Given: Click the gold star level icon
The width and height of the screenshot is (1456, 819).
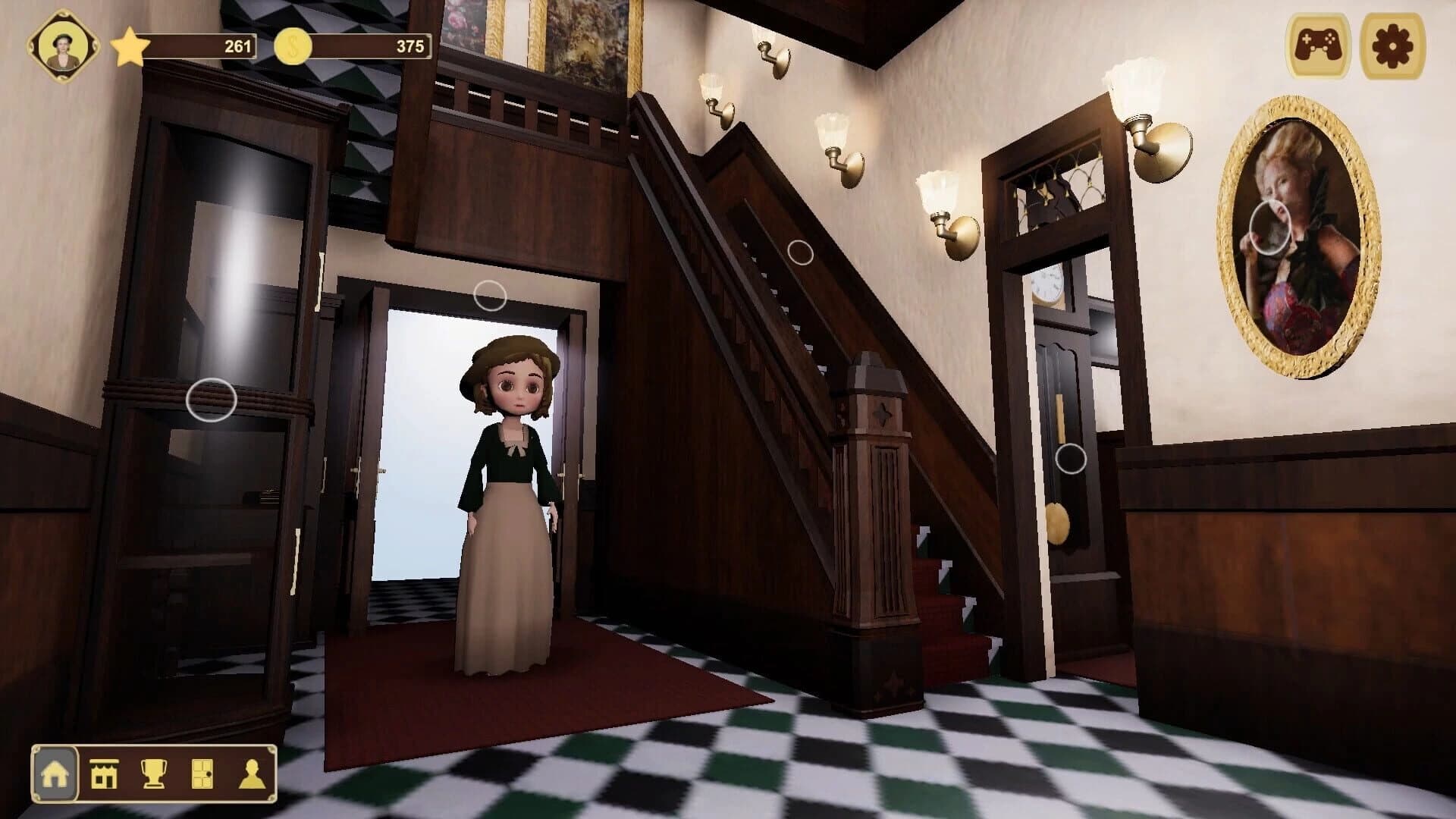Looking at the screenshot, I should pyautogui.click(x=129, y=47).
